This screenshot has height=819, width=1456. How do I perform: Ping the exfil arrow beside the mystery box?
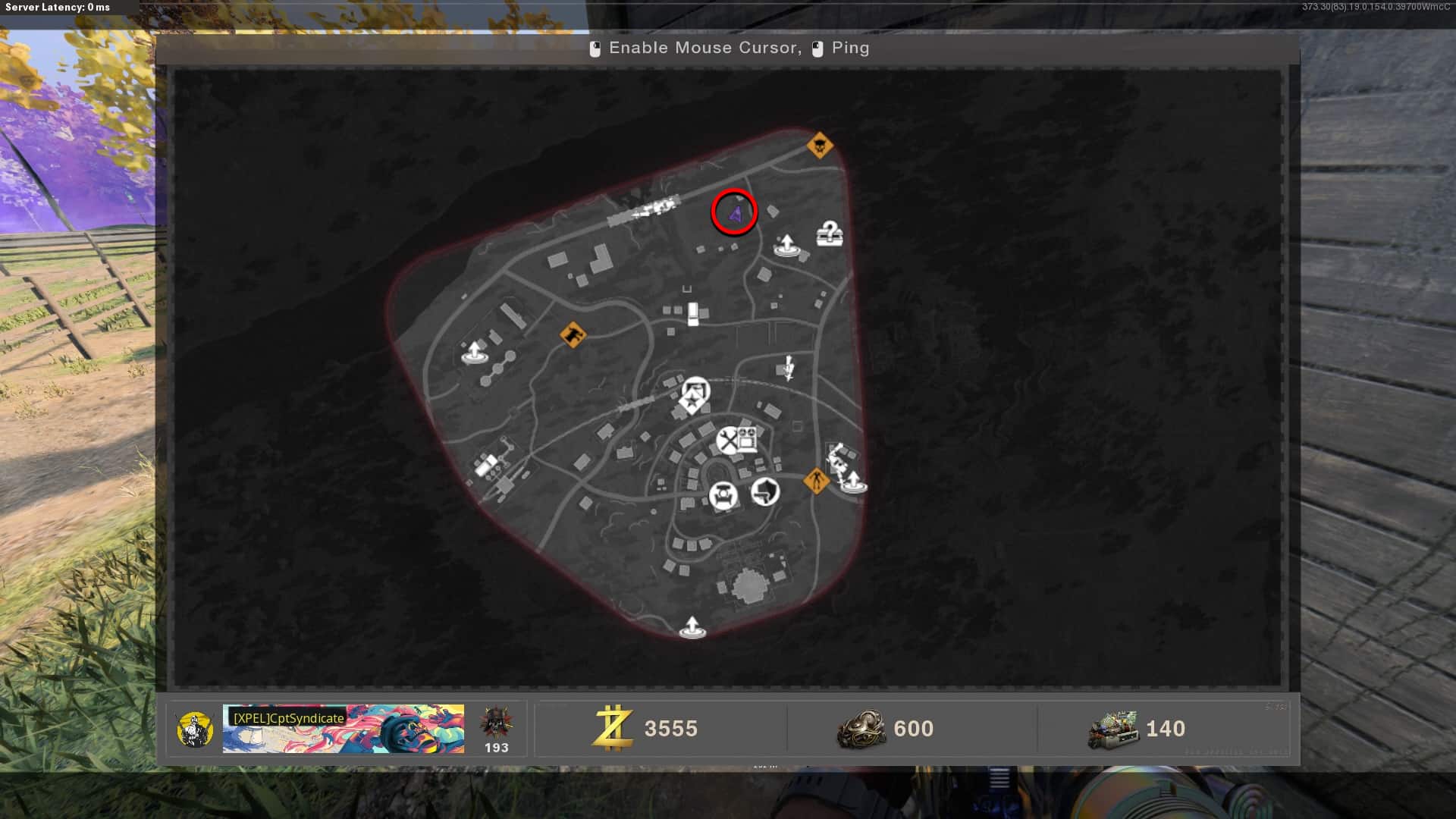pos(786,245)
